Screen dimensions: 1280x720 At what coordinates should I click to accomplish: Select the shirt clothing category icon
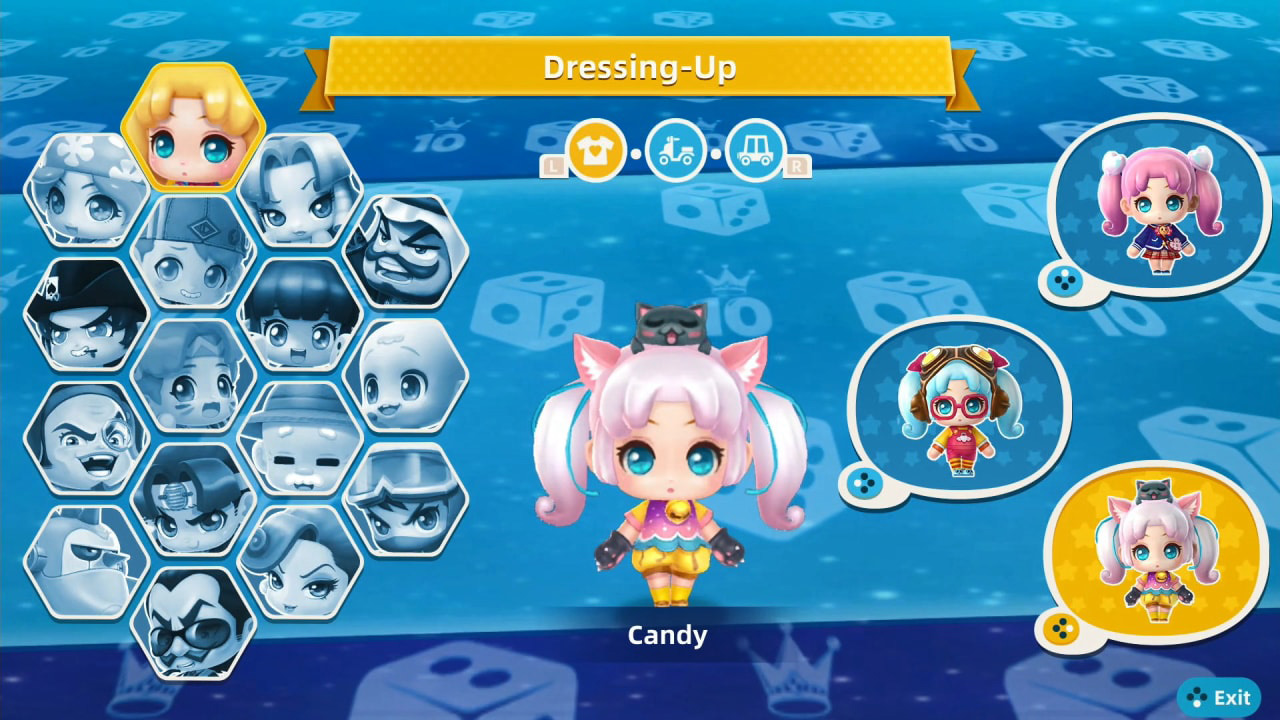coord(596,148)
